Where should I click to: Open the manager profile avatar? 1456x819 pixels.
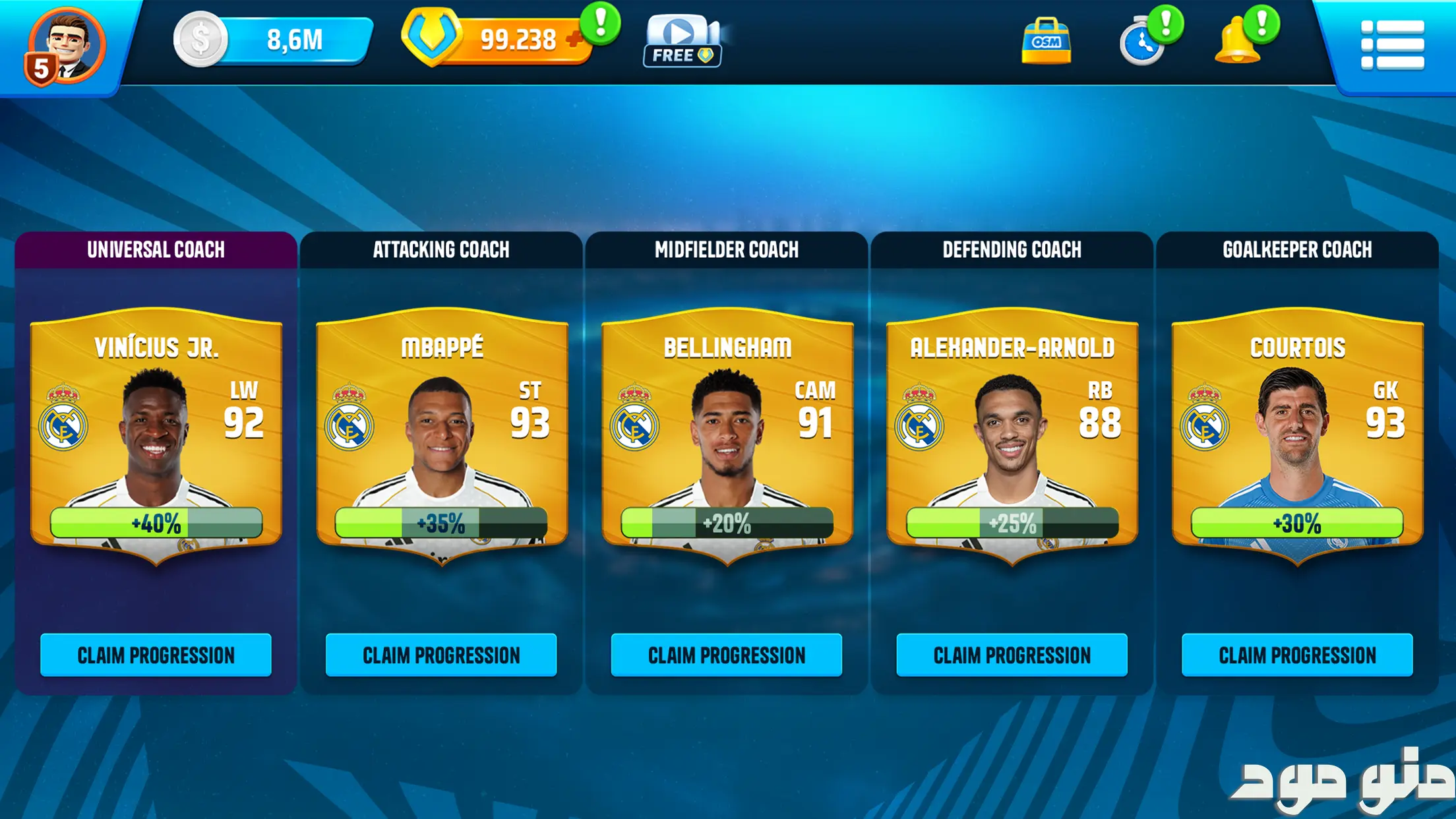coord(66,46)
